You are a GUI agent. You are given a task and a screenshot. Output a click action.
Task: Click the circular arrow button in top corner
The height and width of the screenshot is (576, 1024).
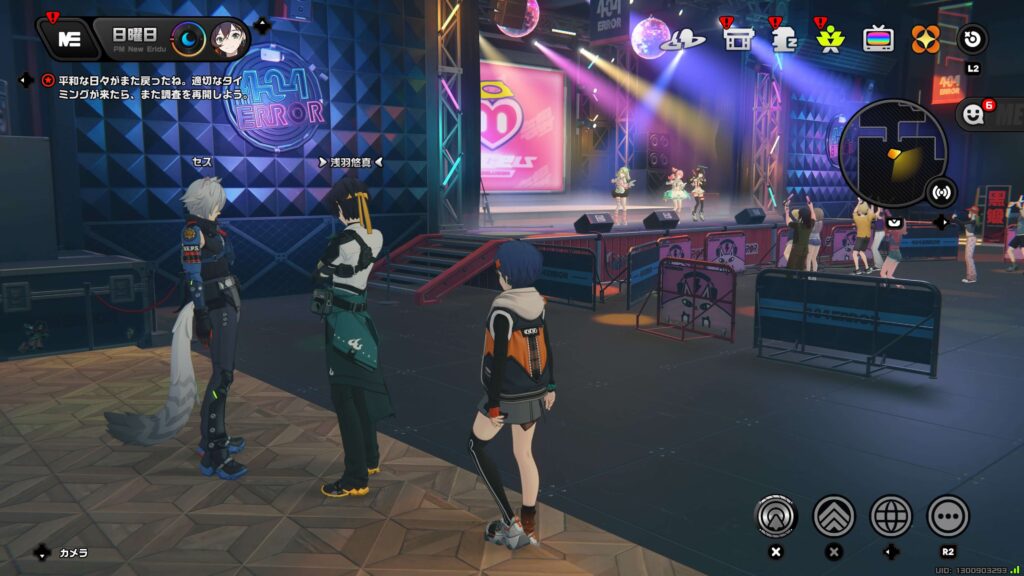point(972,39)
